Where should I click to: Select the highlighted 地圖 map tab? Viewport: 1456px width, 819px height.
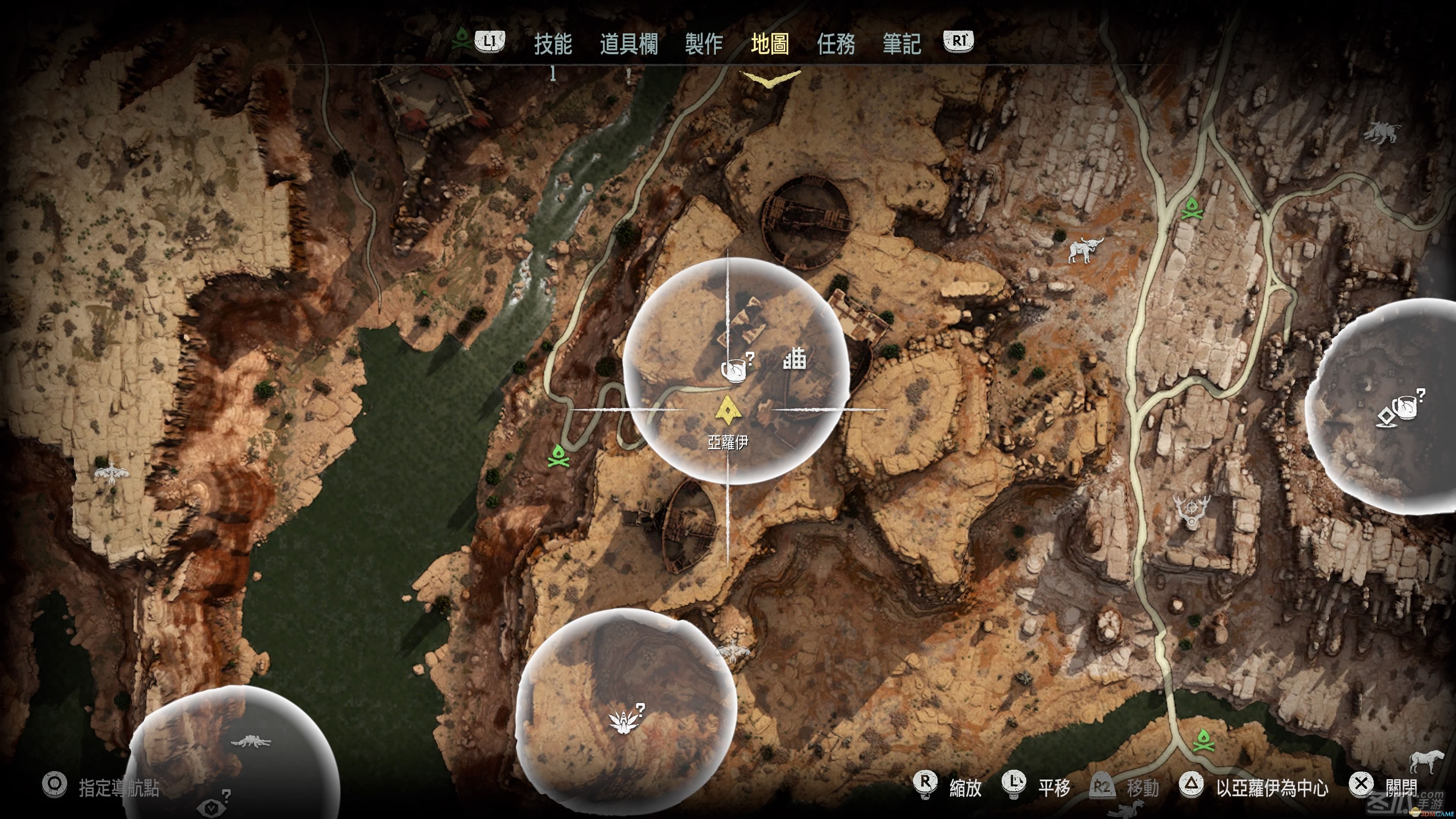tap(770, 44)
